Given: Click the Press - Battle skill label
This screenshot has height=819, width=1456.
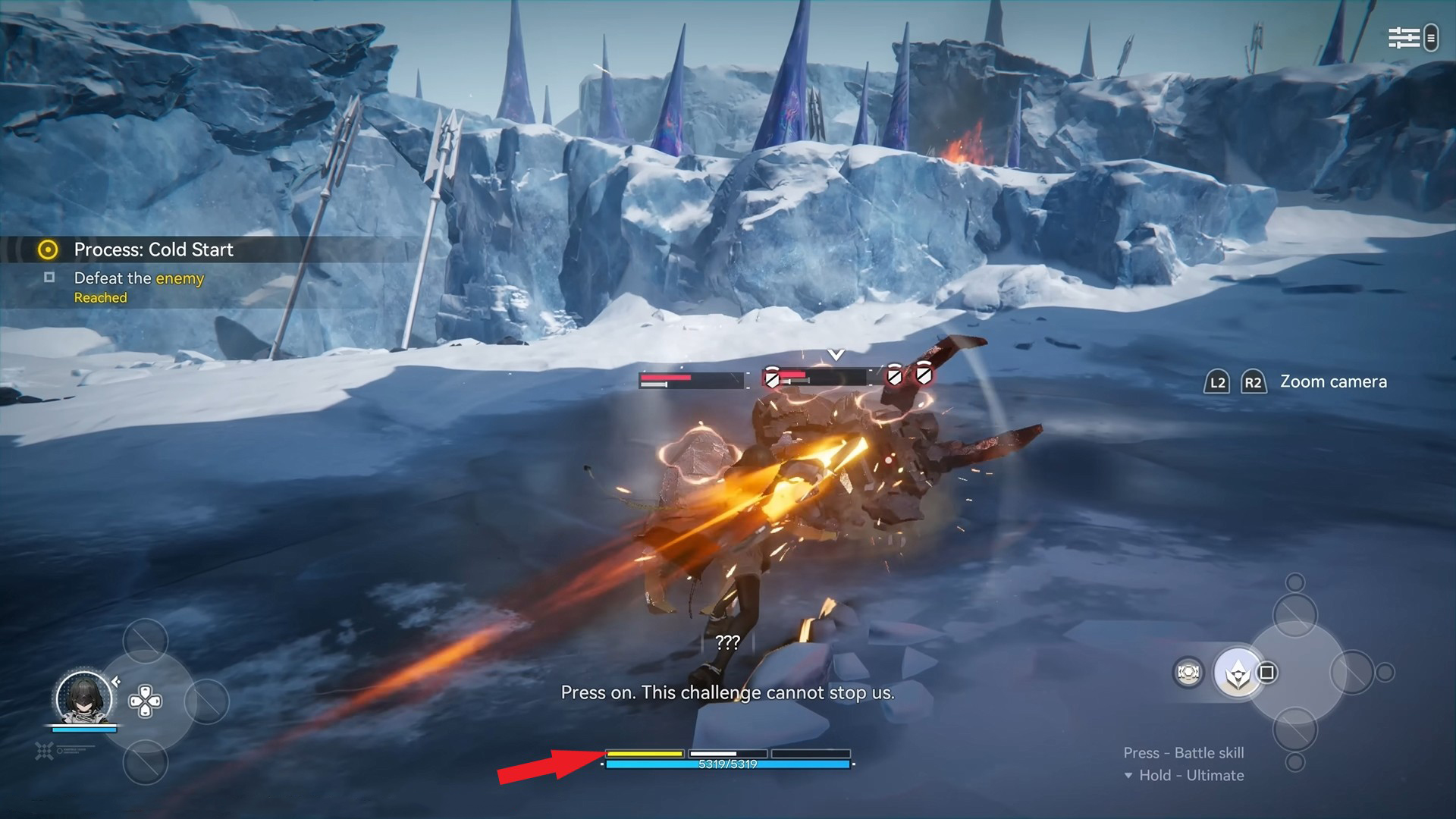Looking at the screenshot, I should click(x=1183, y=753).
